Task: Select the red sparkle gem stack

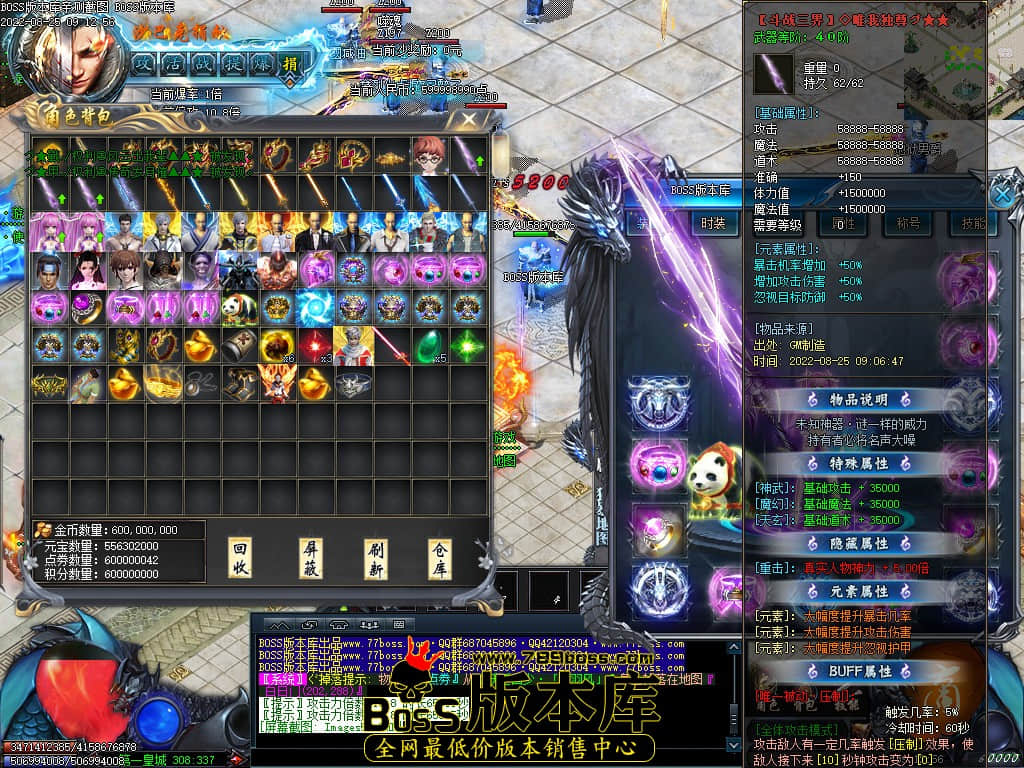Action: click(316, 345)
